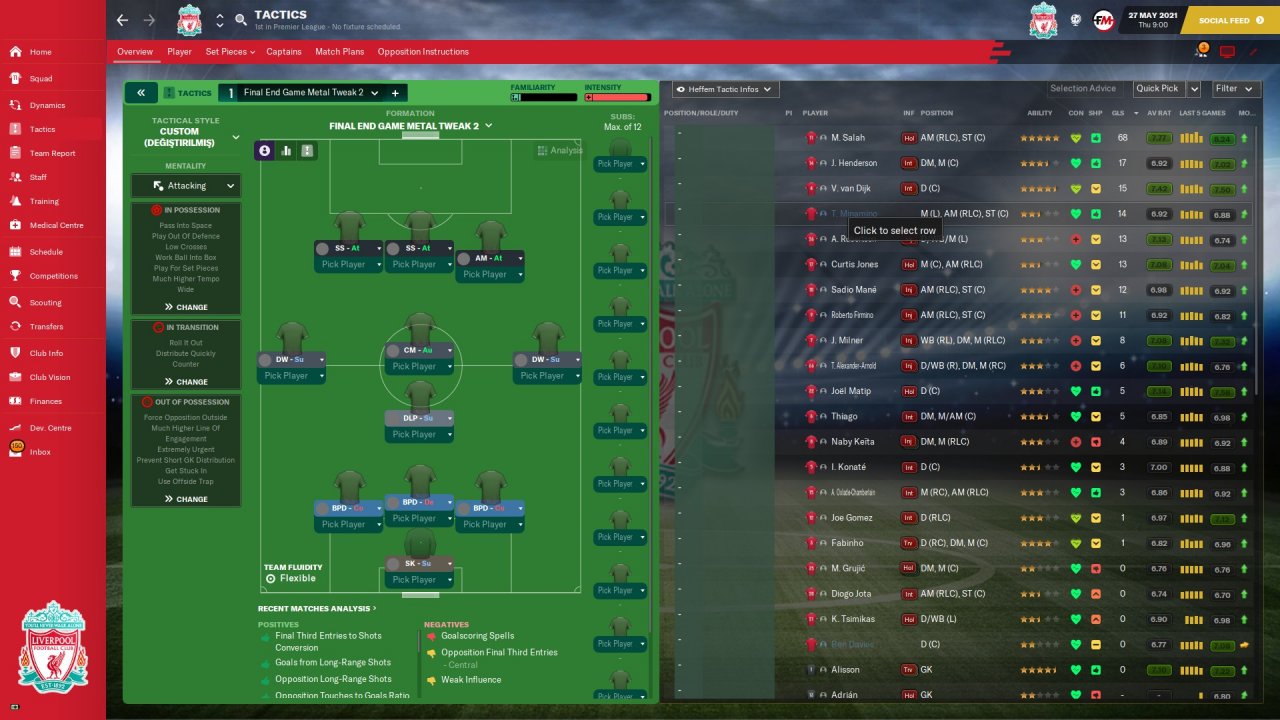Add a new tactic slot with plus button
The image size is (1280, 720).
point(395,93)
